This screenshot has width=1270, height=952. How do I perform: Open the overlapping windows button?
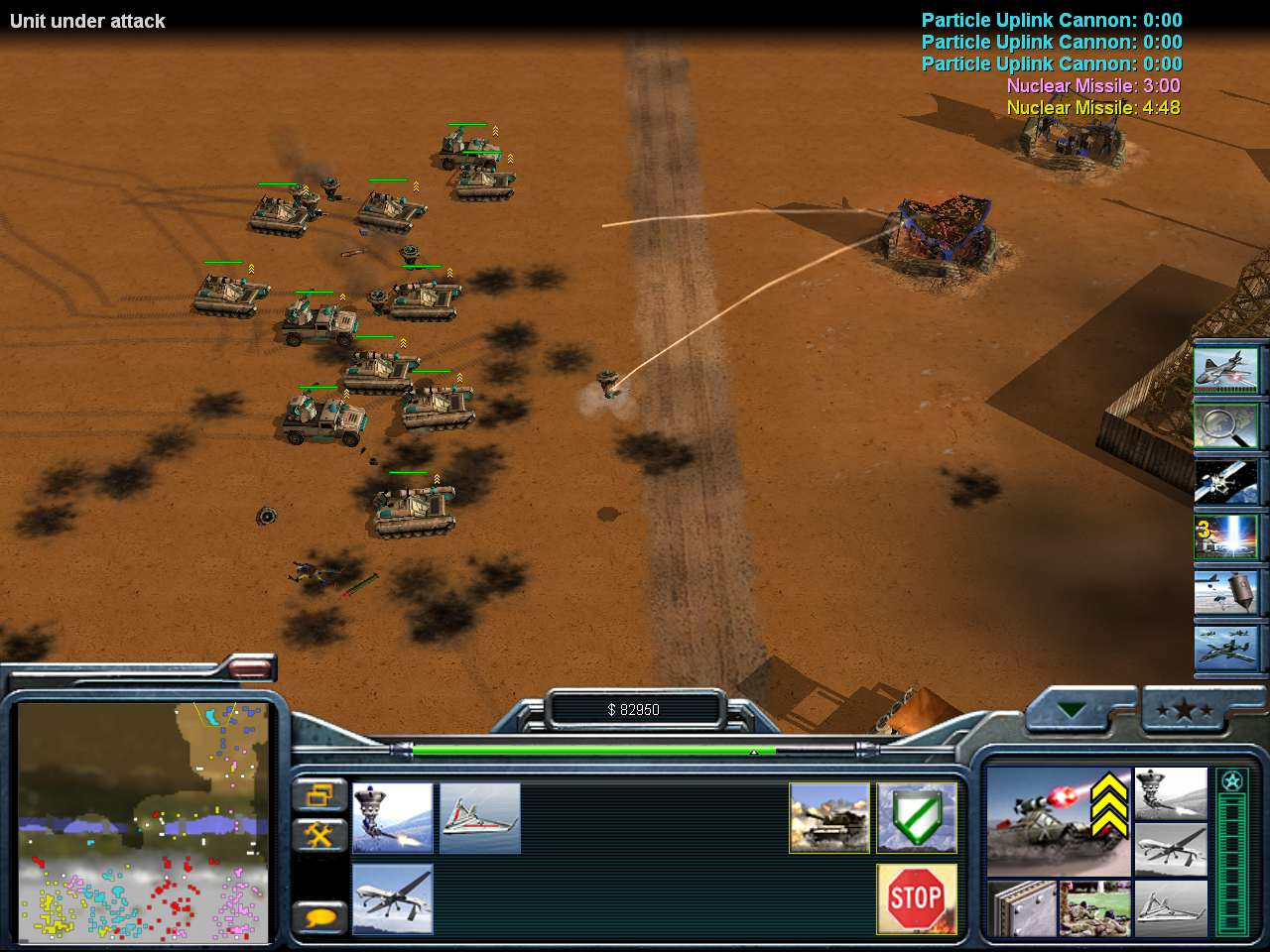[319, 794]
